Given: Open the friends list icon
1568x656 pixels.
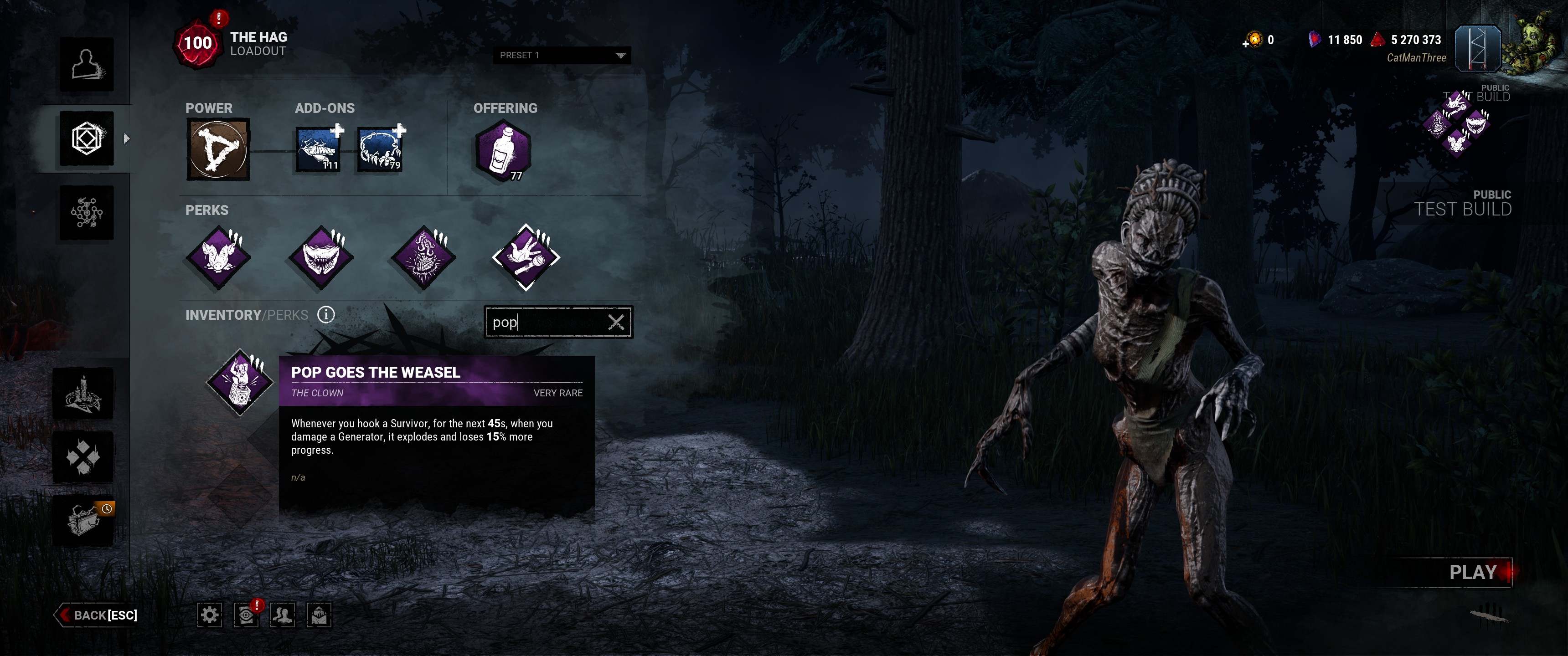Looking at the screenshot, I should click(x=283, y=615).
